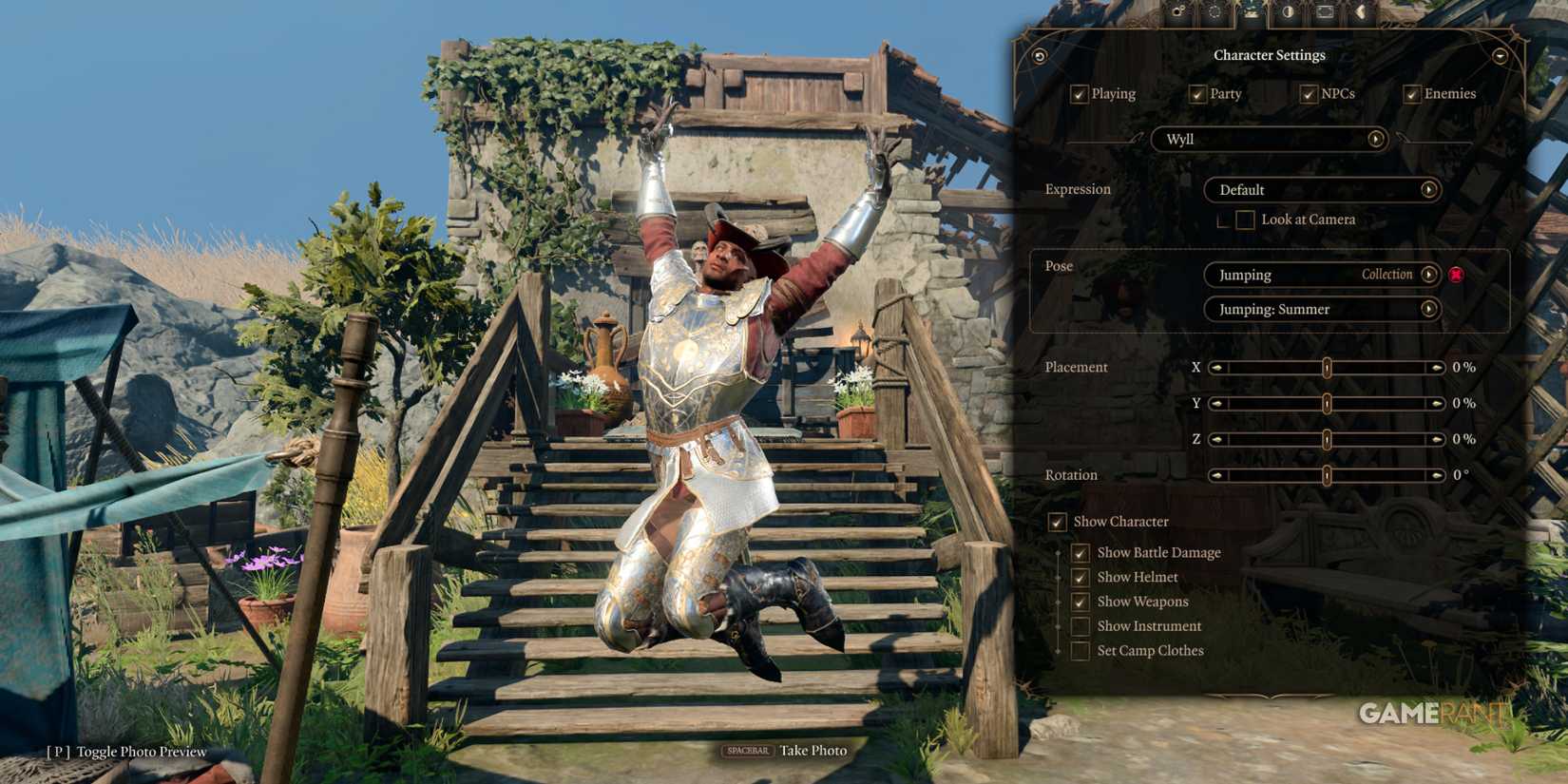Screen dimensions: 1568x784
Task: Check the Show Instrument option
Action: (x=1080, y=625)
